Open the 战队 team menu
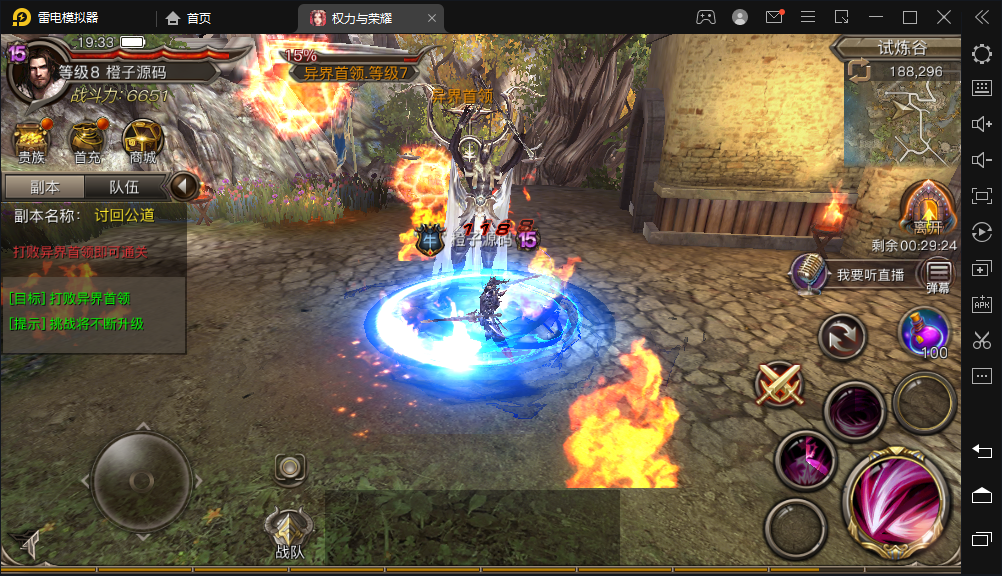Screen dimensions: 1002x576 click(x=289, y=530)
